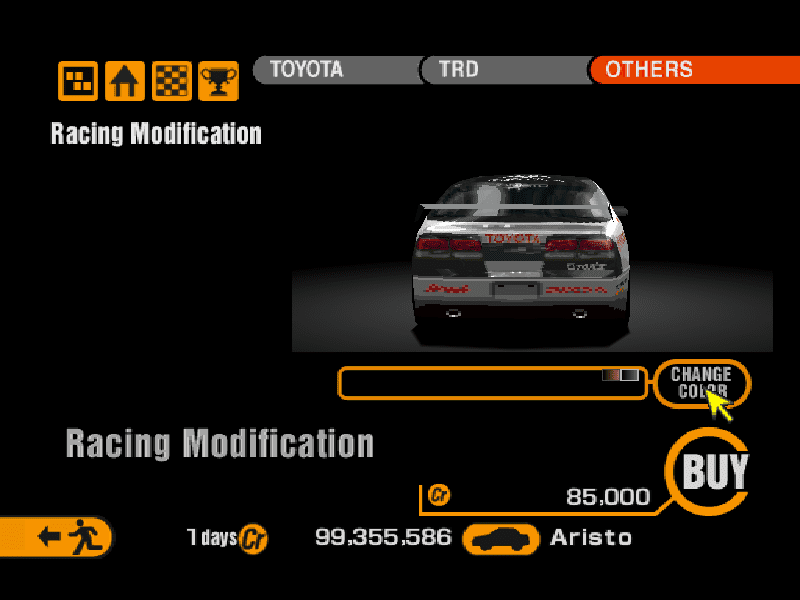This screenshot has width=800, height=600.
Task: Select the trophy icon
Action: click(218, 81)
